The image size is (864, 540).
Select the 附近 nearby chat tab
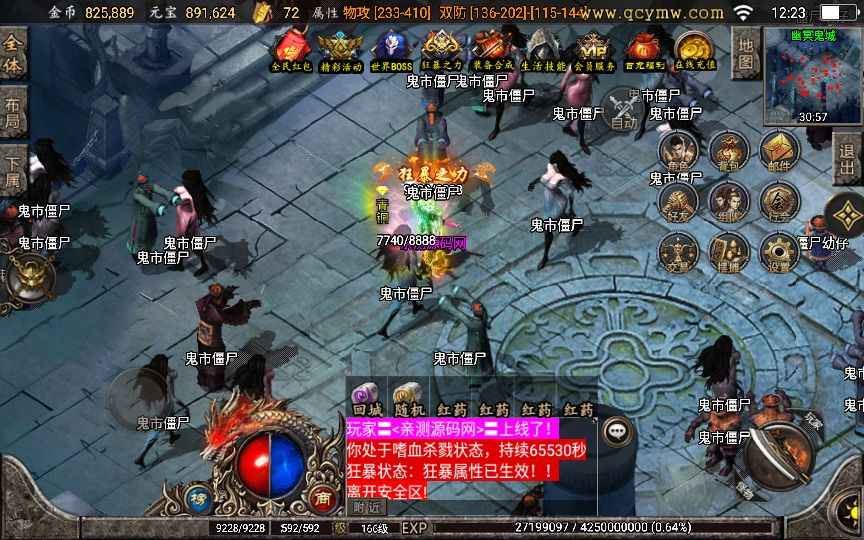[367, 507]
